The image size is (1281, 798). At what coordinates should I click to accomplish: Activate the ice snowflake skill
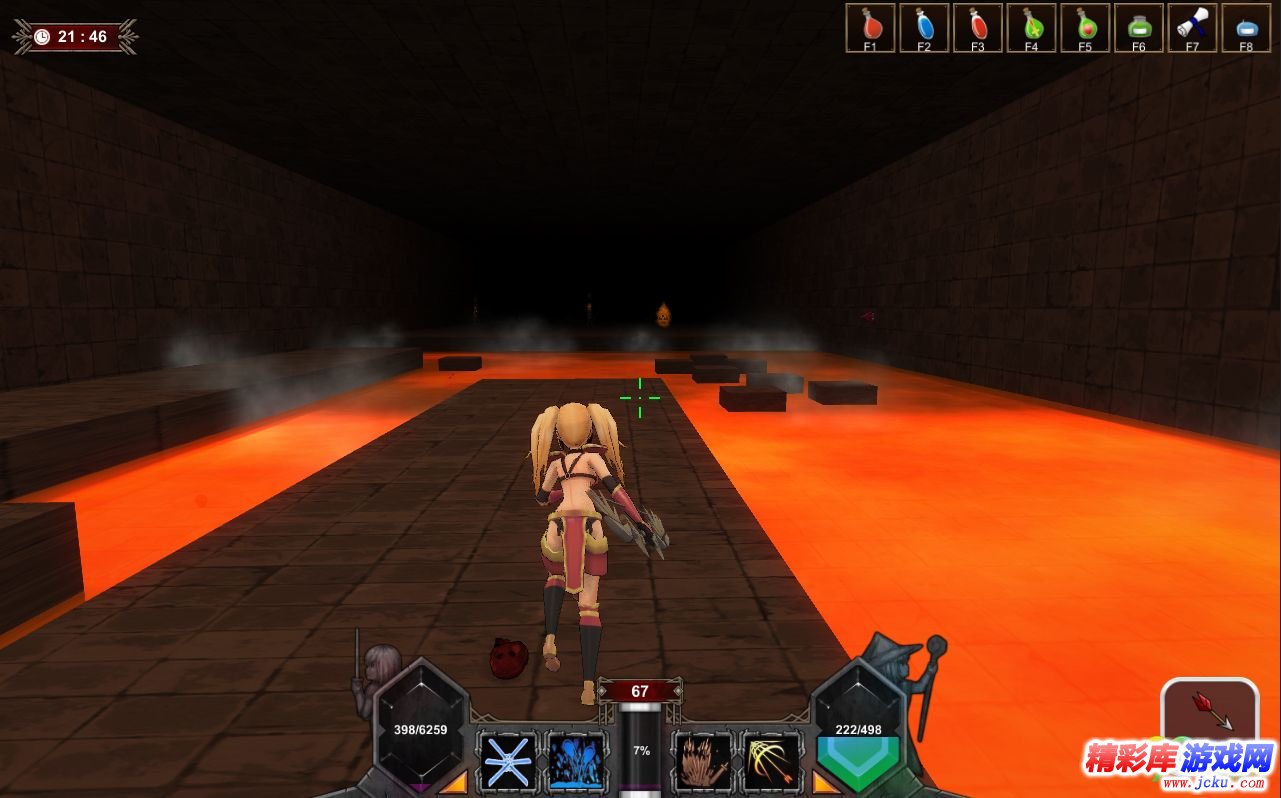[508, 762]
